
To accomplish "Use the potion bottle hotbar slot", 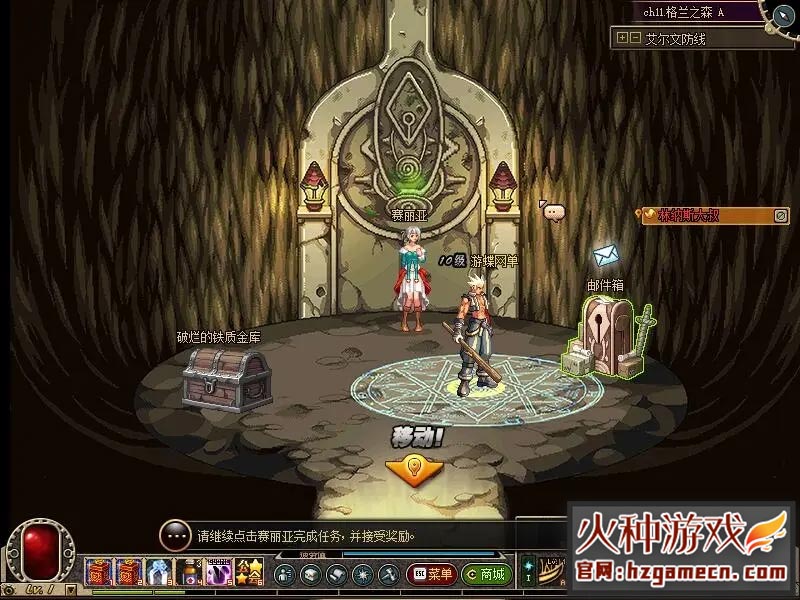I will coord(189,573).
